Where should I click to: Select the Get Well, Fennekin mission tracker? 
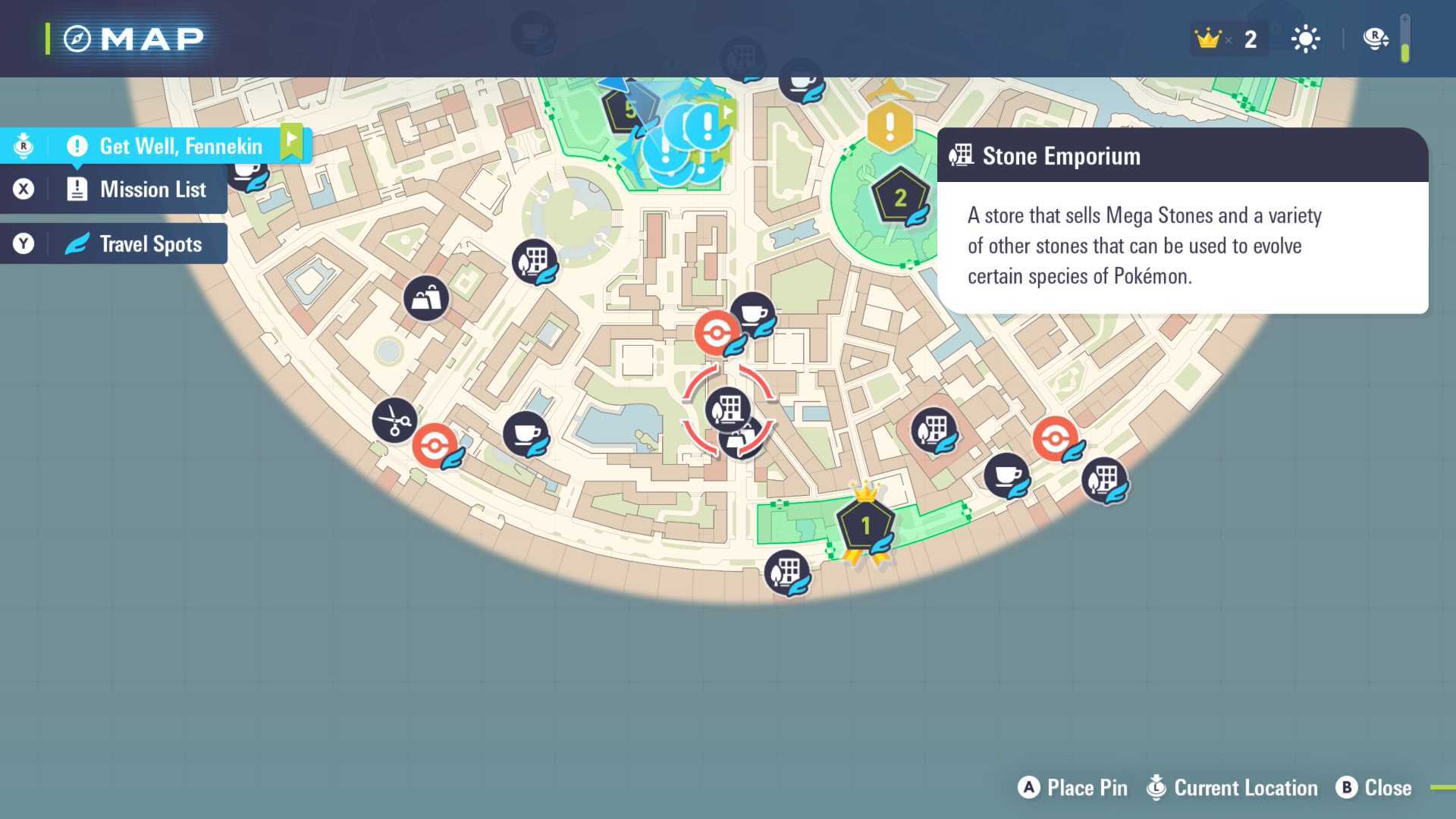pyautogui.click(x=180, y=146)
